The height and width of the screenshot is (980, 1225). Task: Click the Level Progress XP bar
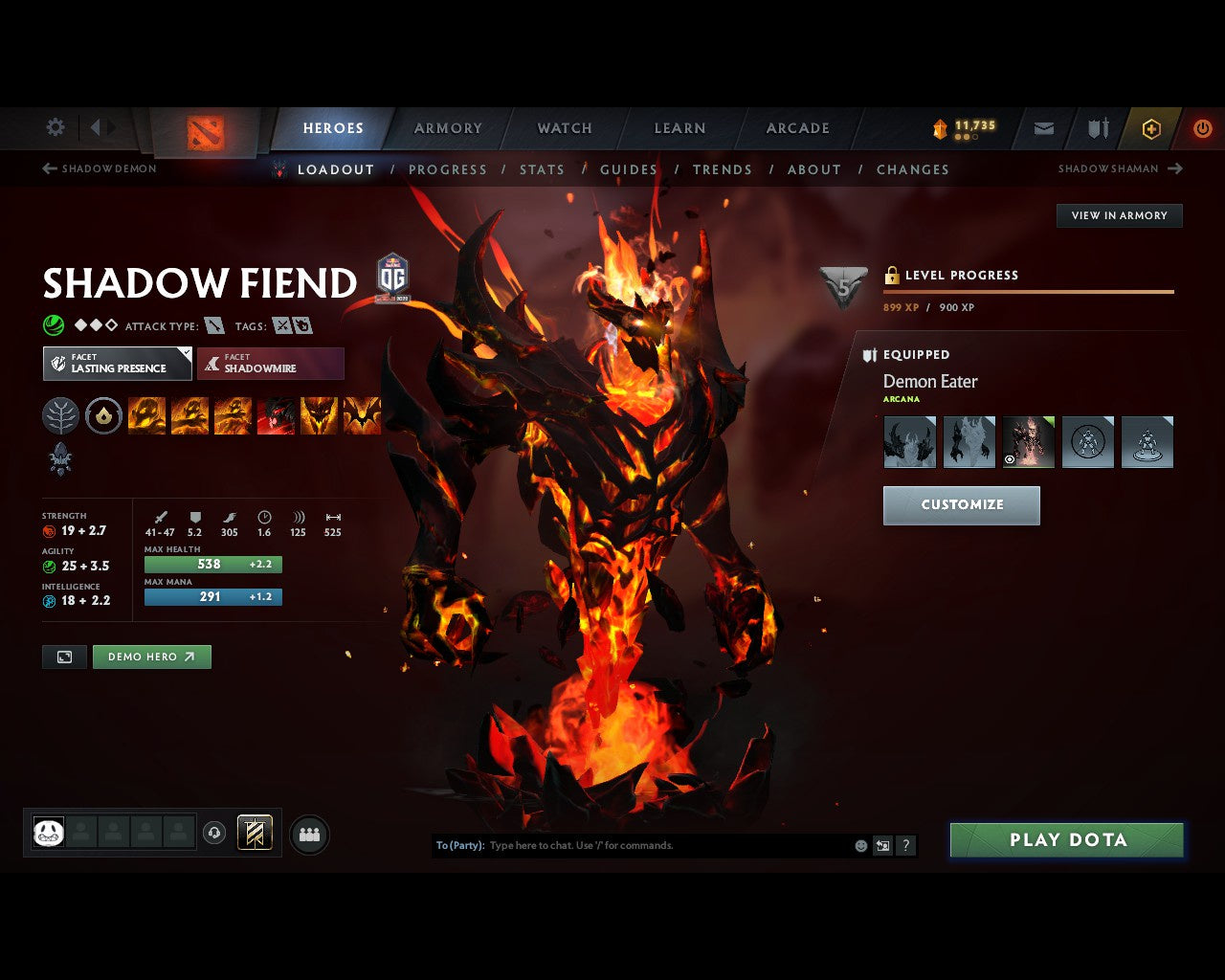pyautogui.click(x=1028, y=292)
